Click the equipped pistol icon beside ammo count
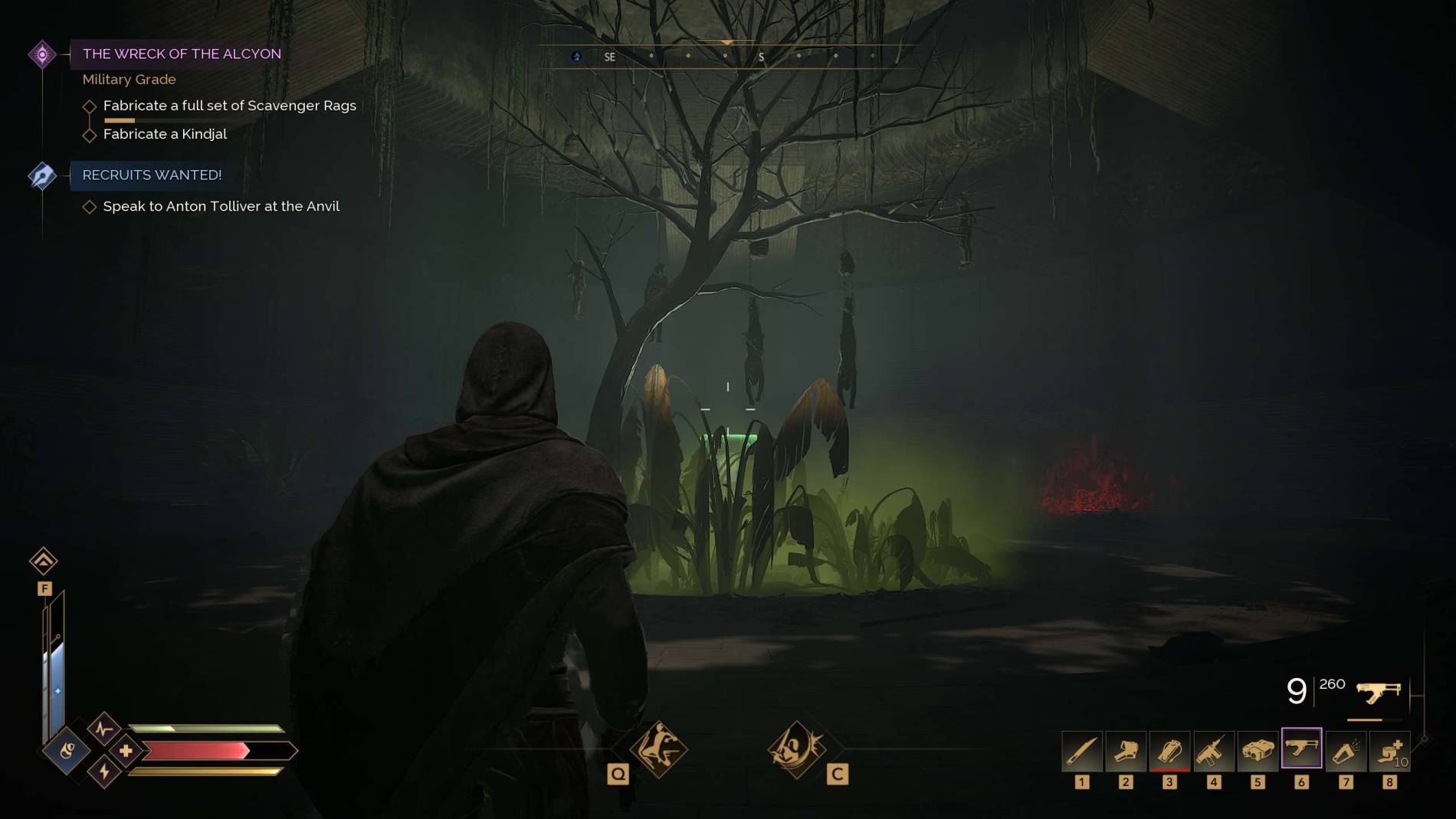 pyautogui.click(x=1378, y=693)
